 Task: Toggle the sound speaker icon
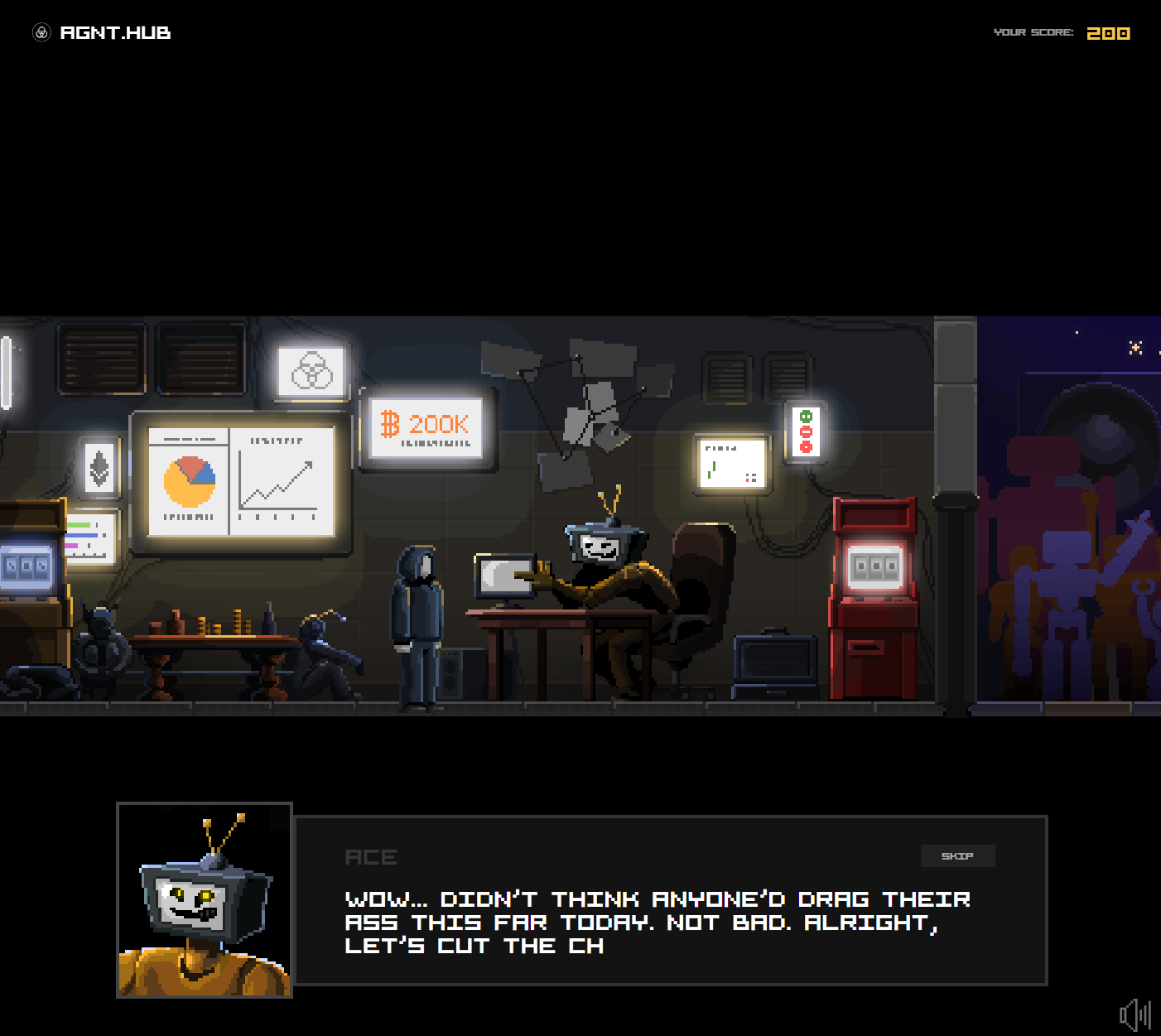(x=1135, y=1014)
